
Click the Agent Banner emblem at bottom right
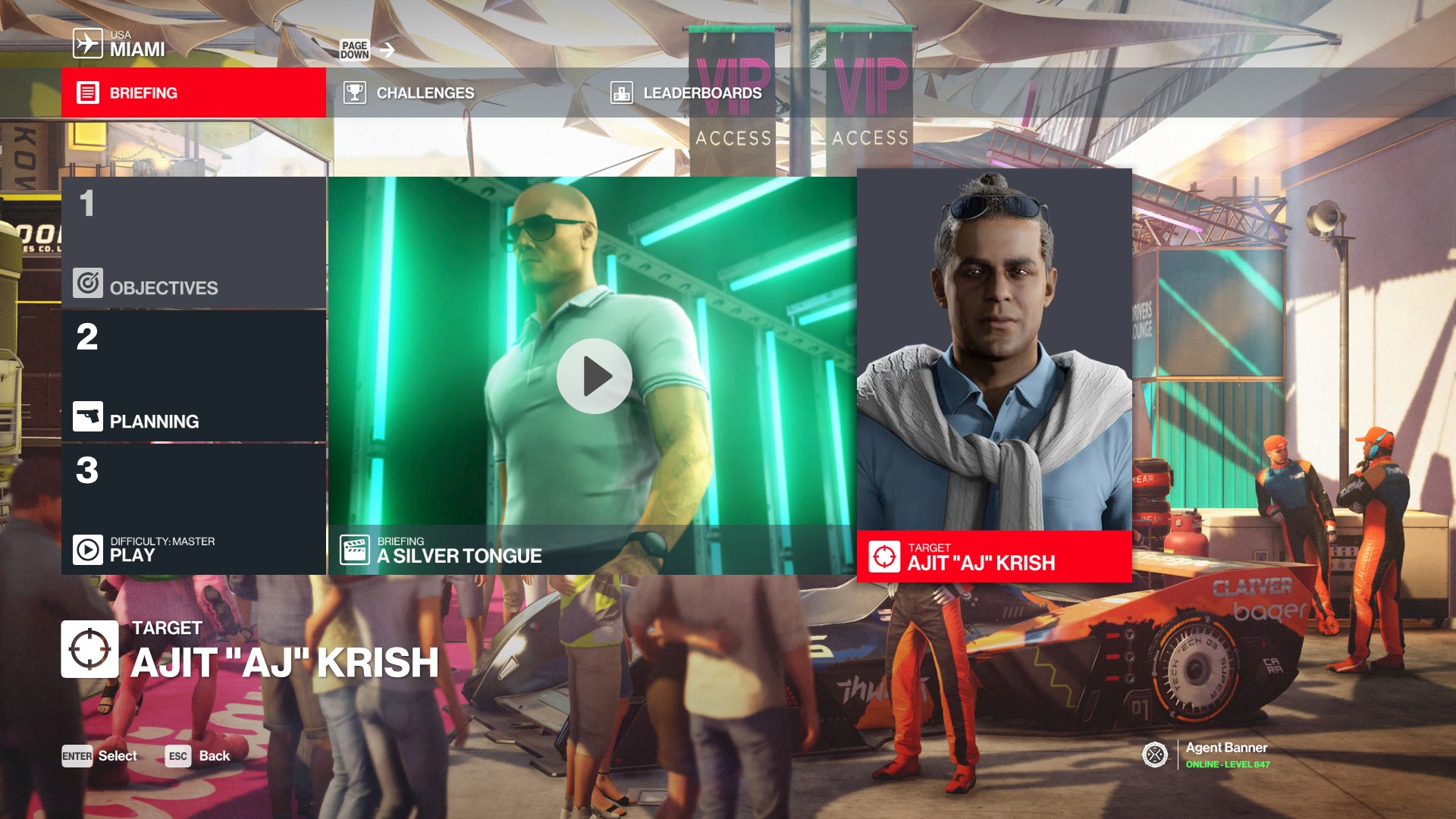[x=1155, y=755]
